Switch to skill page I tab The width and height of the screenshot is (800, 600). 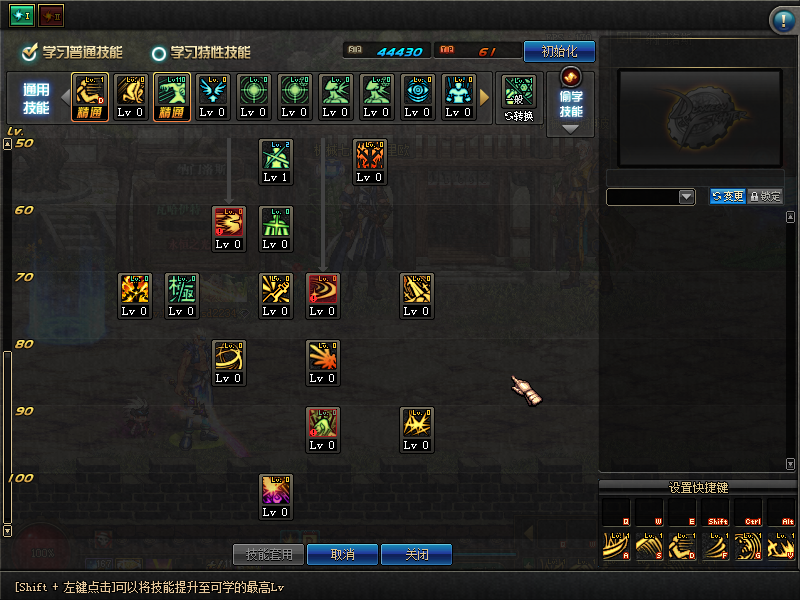click(x=22, y=17)
